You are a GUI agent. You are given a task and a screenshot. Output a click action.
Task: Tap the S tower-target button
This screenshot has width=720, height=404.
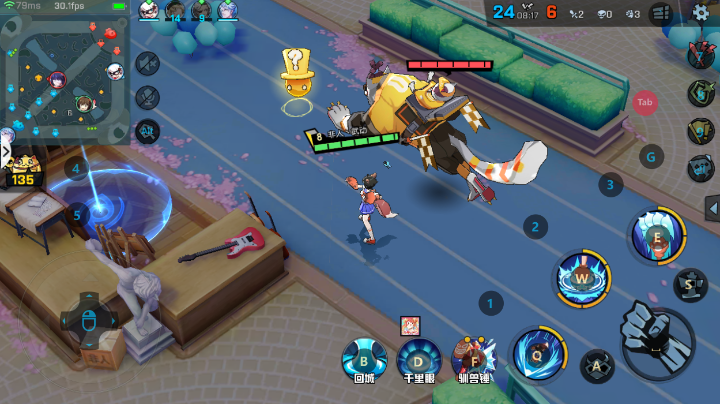688,285
